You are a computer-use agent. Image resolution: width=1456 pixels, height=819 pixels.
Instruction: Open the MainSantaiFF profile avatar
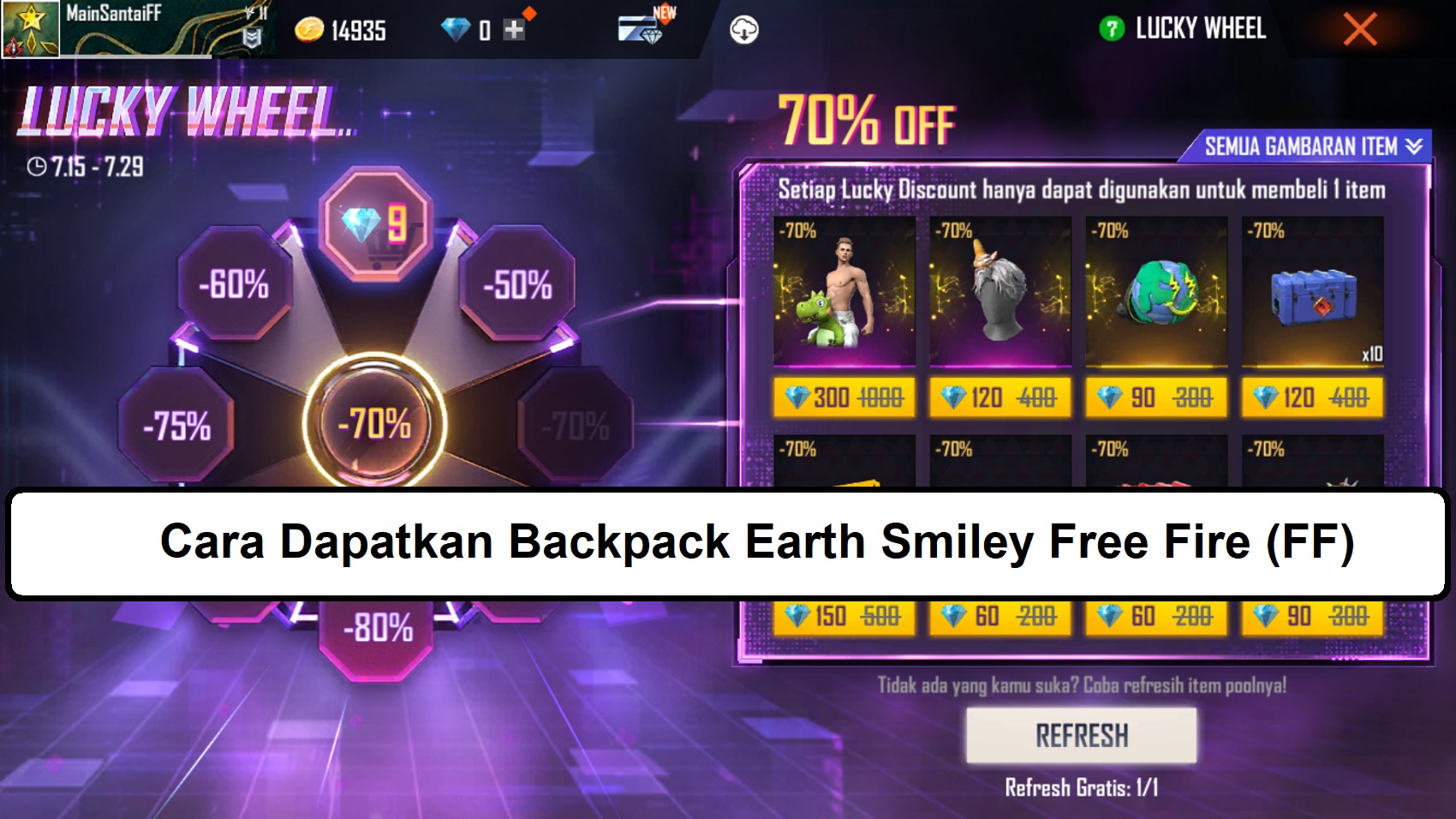pos(30,28)
